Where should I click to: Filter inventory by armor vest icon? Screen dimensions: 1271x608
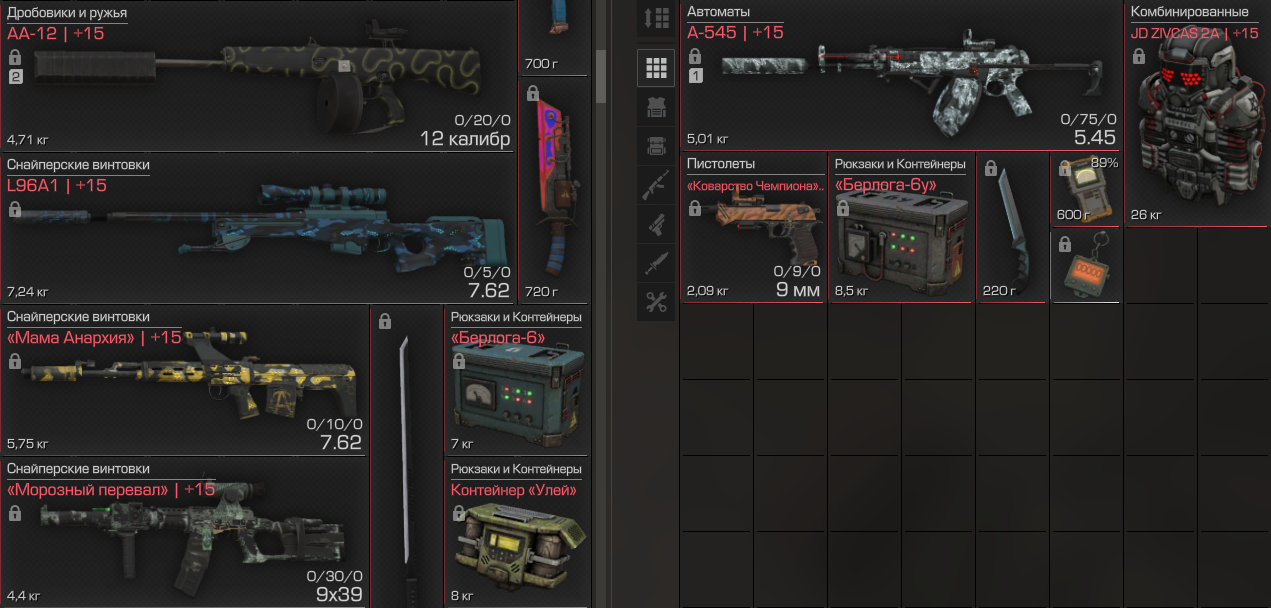coord(656,107)
